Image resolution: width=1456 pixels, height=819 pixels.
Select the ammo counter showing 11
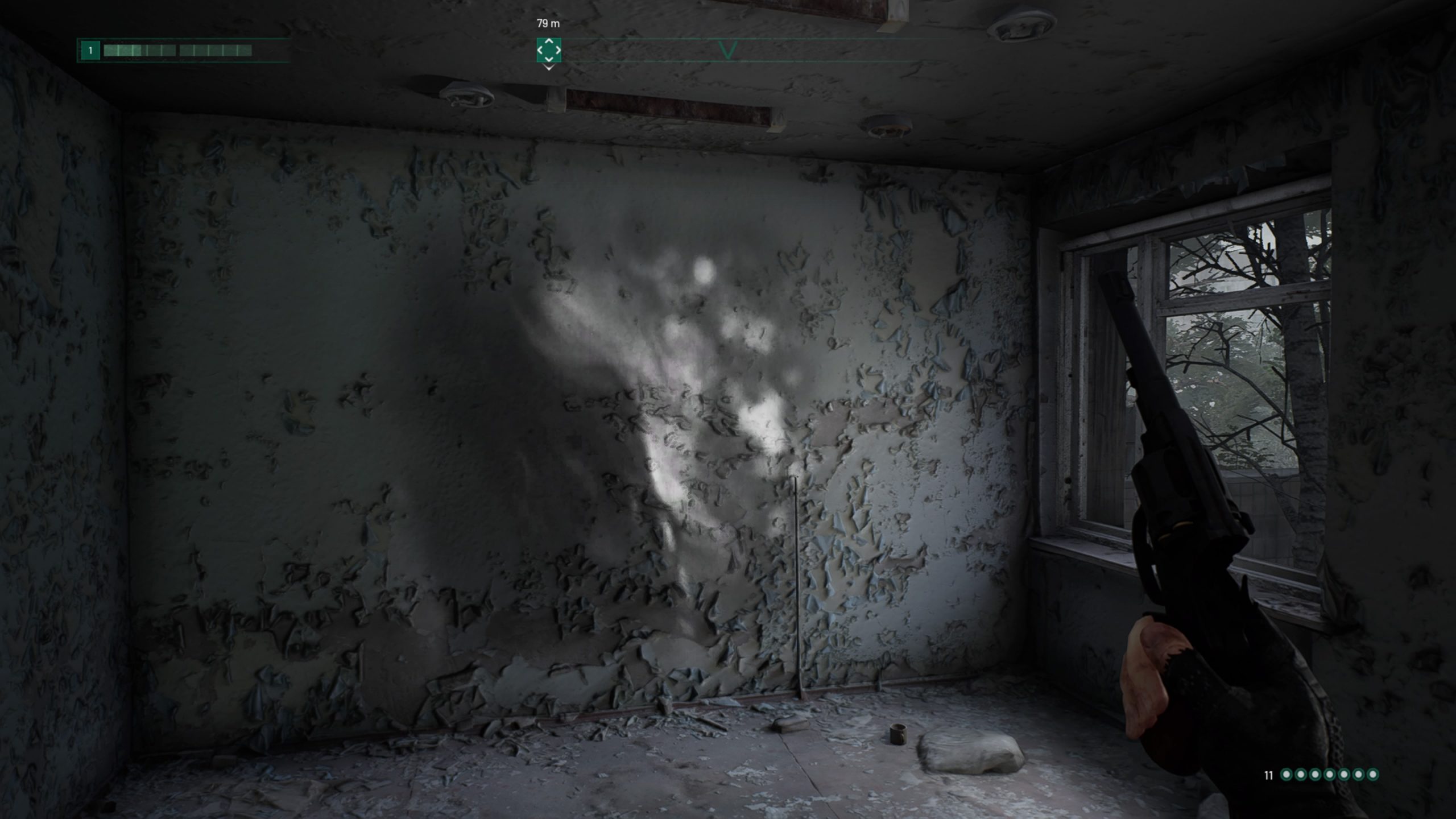[1268, 775]
